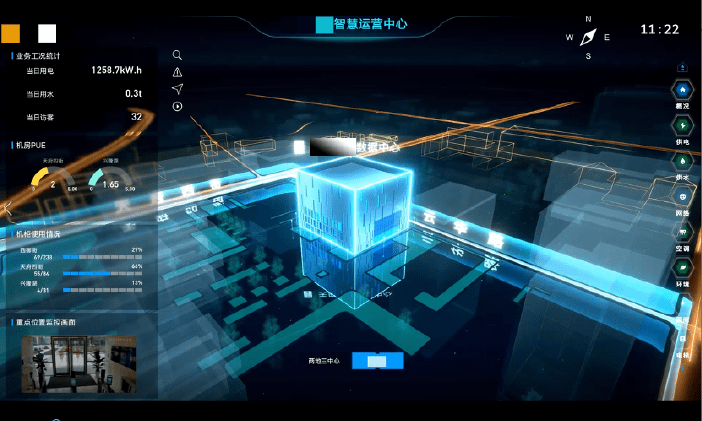Start the tour with the play icon
The width and height of the screenshot is (702, 421).
[177, 106]
